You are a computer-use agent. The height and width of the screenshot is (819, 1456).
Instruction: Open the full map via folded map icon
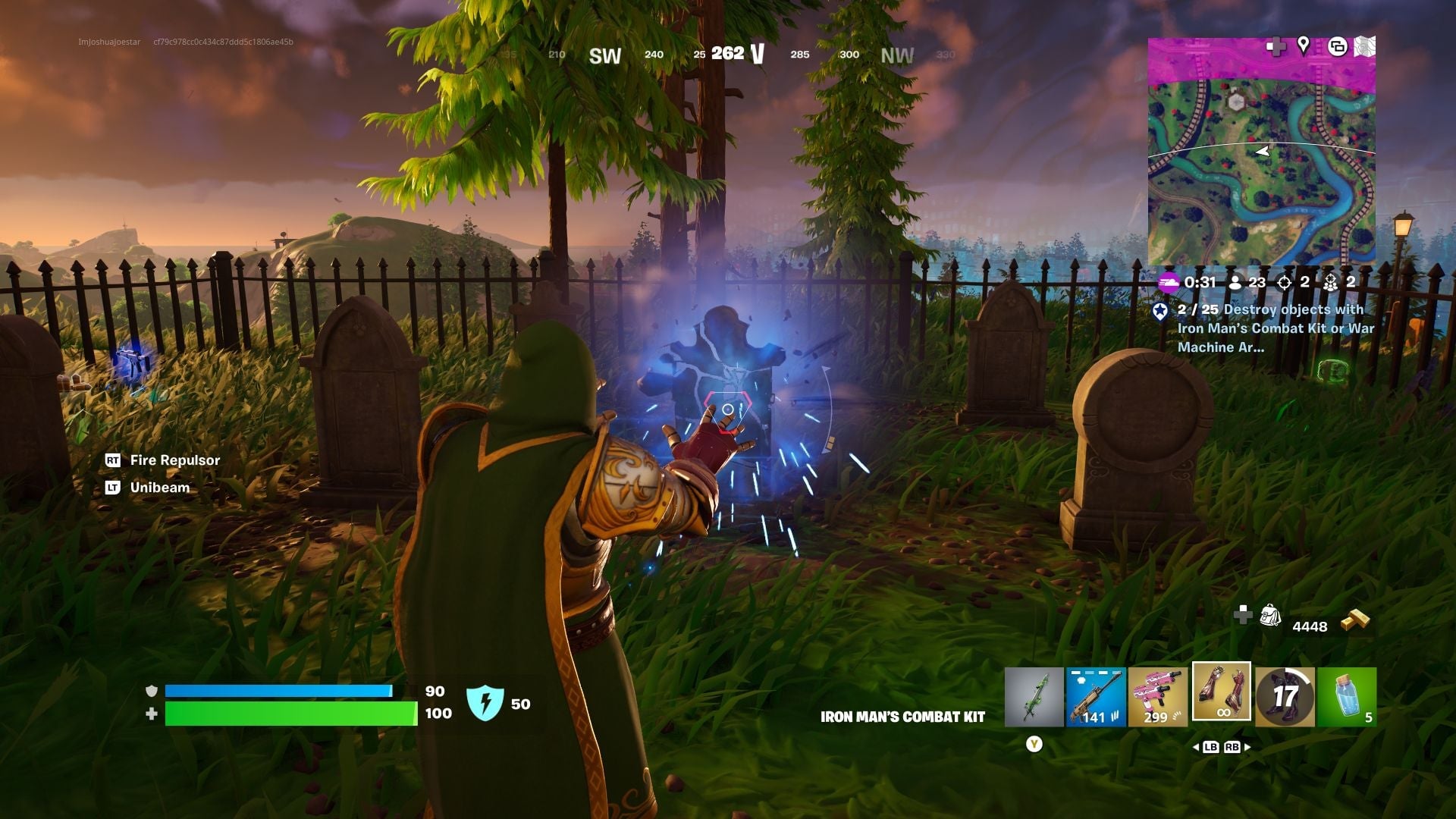tap(1367, 45)
